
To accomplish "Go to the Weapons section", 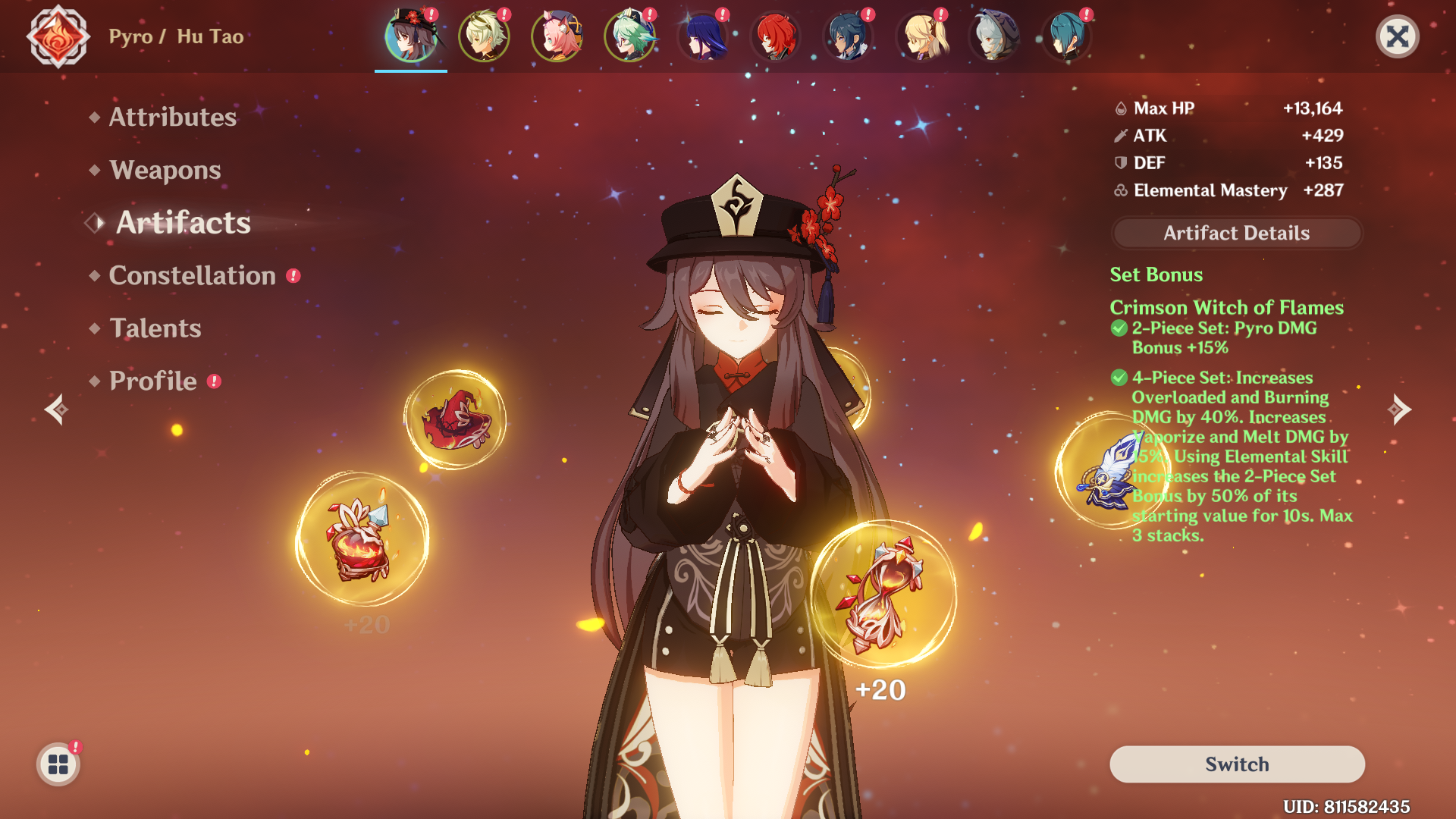I will pyautogui.click(x=165, y=170).
